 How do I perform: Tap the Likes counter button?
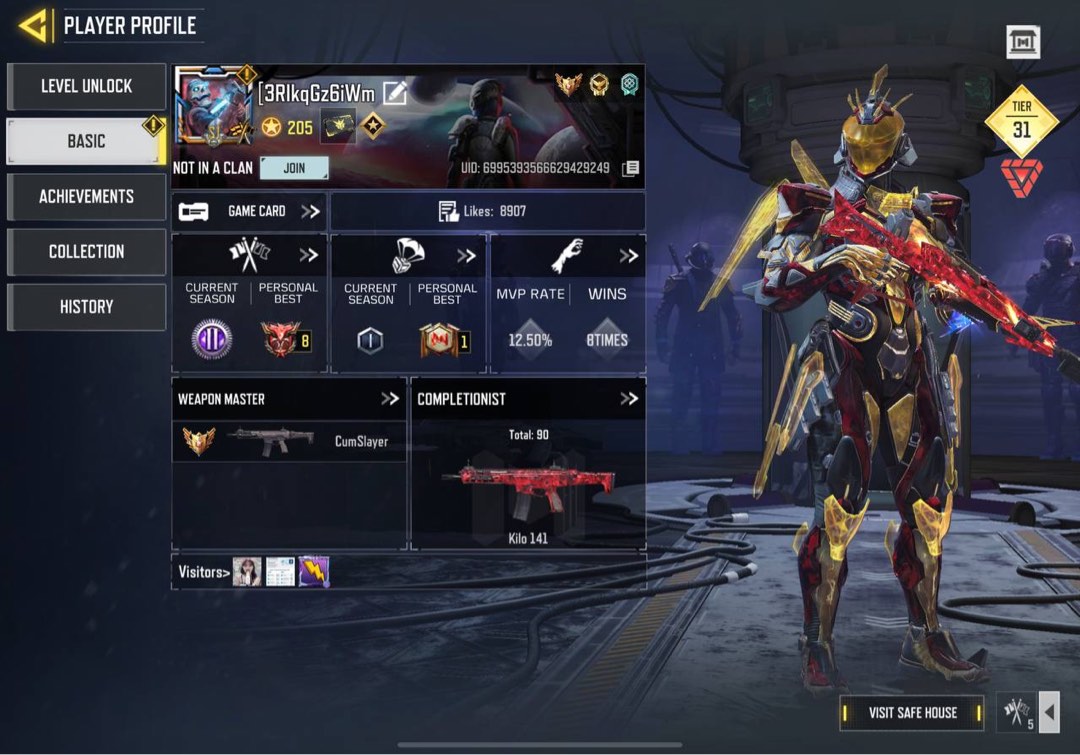(x=487, y=211)
